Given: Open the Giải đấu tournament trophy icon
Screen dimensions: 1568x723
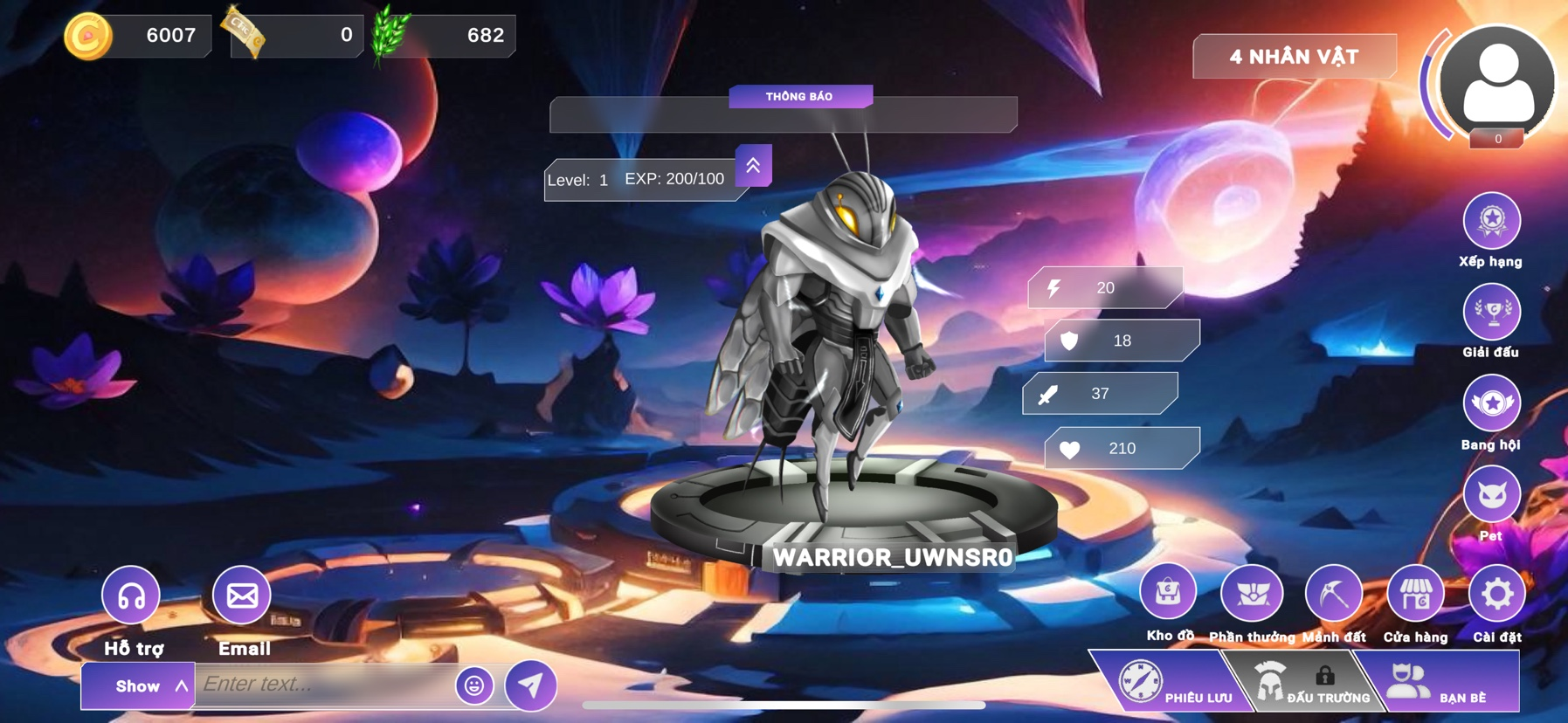Looking at the screenshot, I should click(x=1492, y=312).
